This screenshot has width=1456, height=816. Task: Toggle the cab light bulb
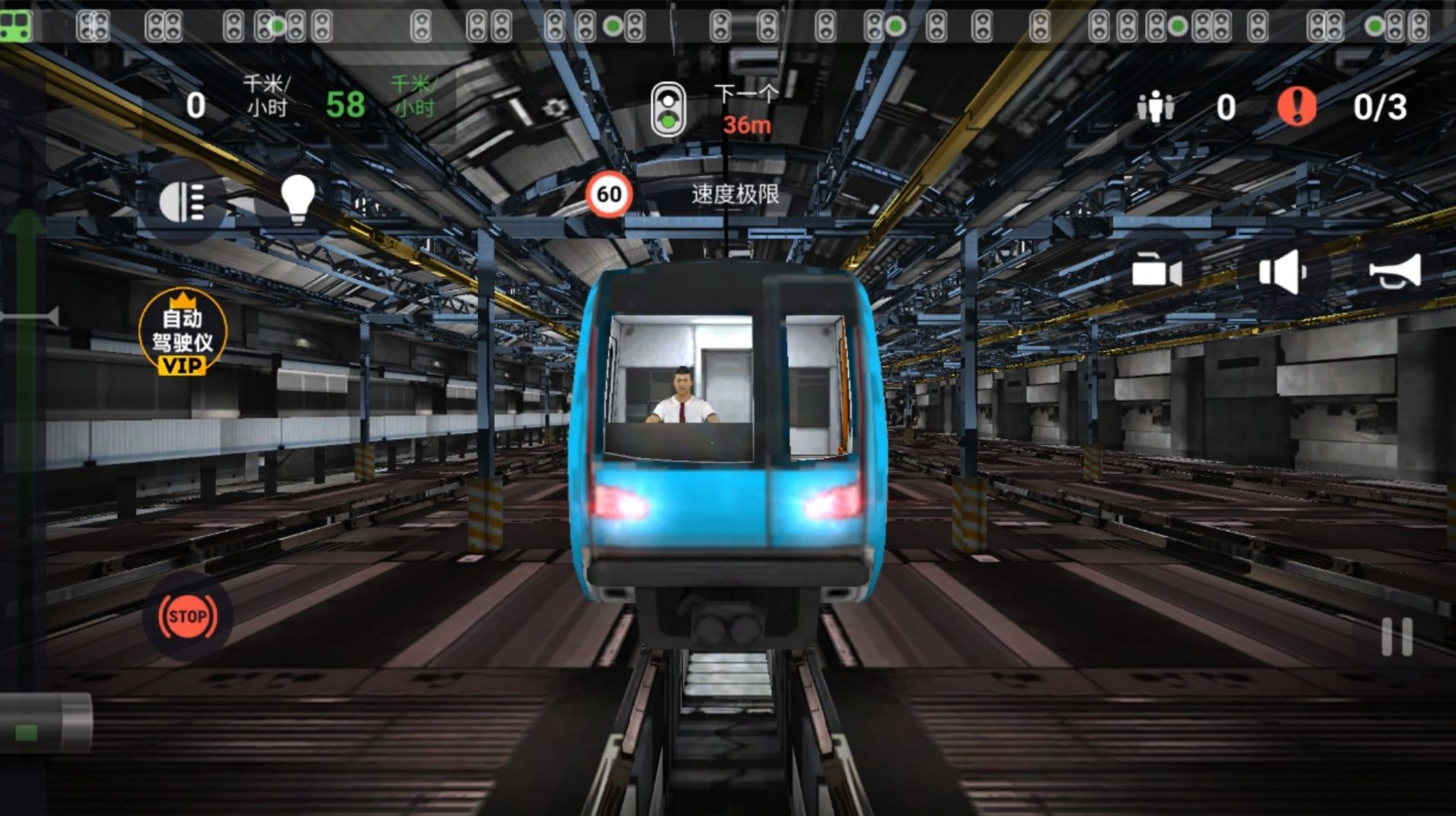coord(299,200)
